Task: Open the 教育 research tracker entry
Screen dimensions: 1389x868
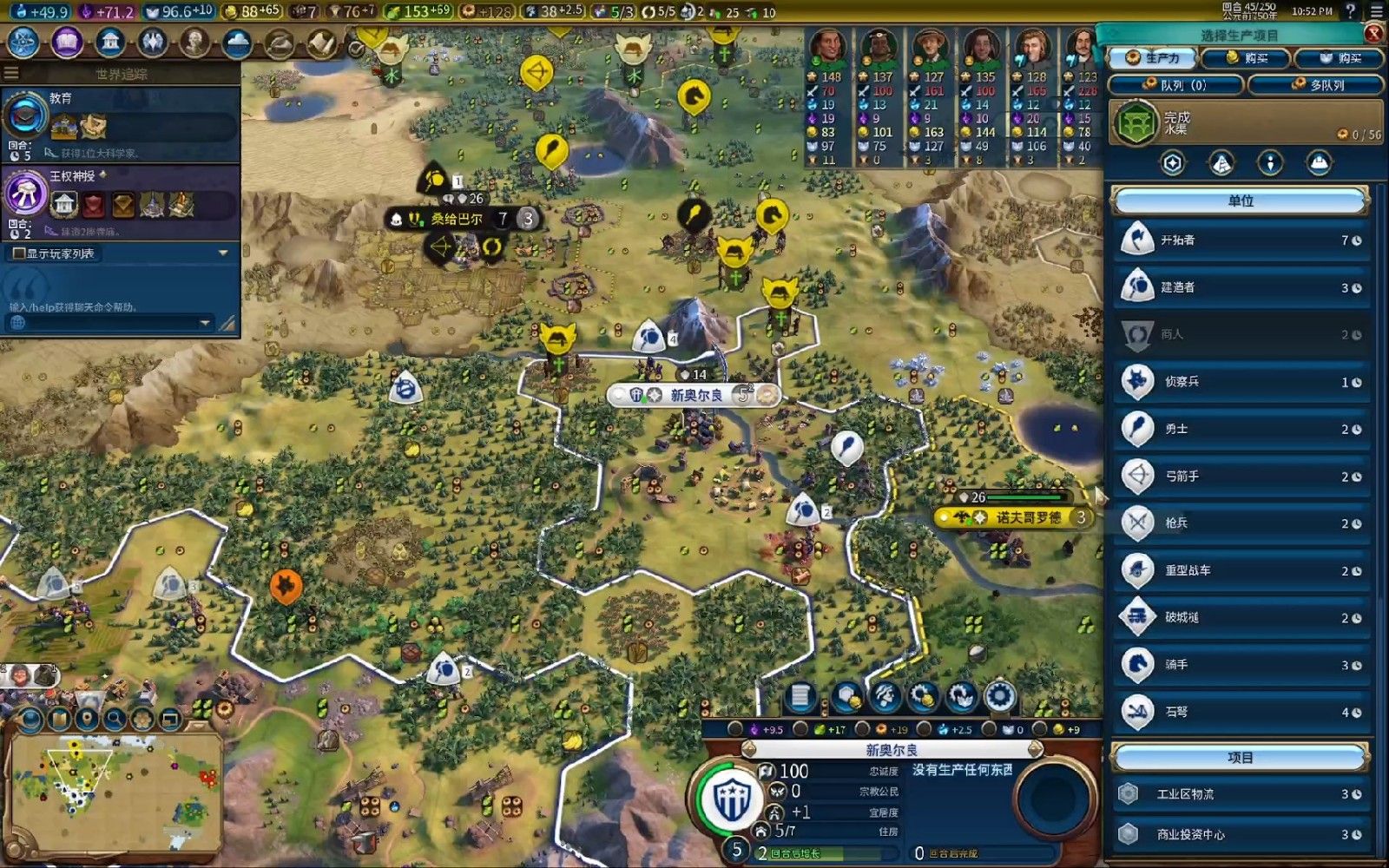Action: coord(120,123)
